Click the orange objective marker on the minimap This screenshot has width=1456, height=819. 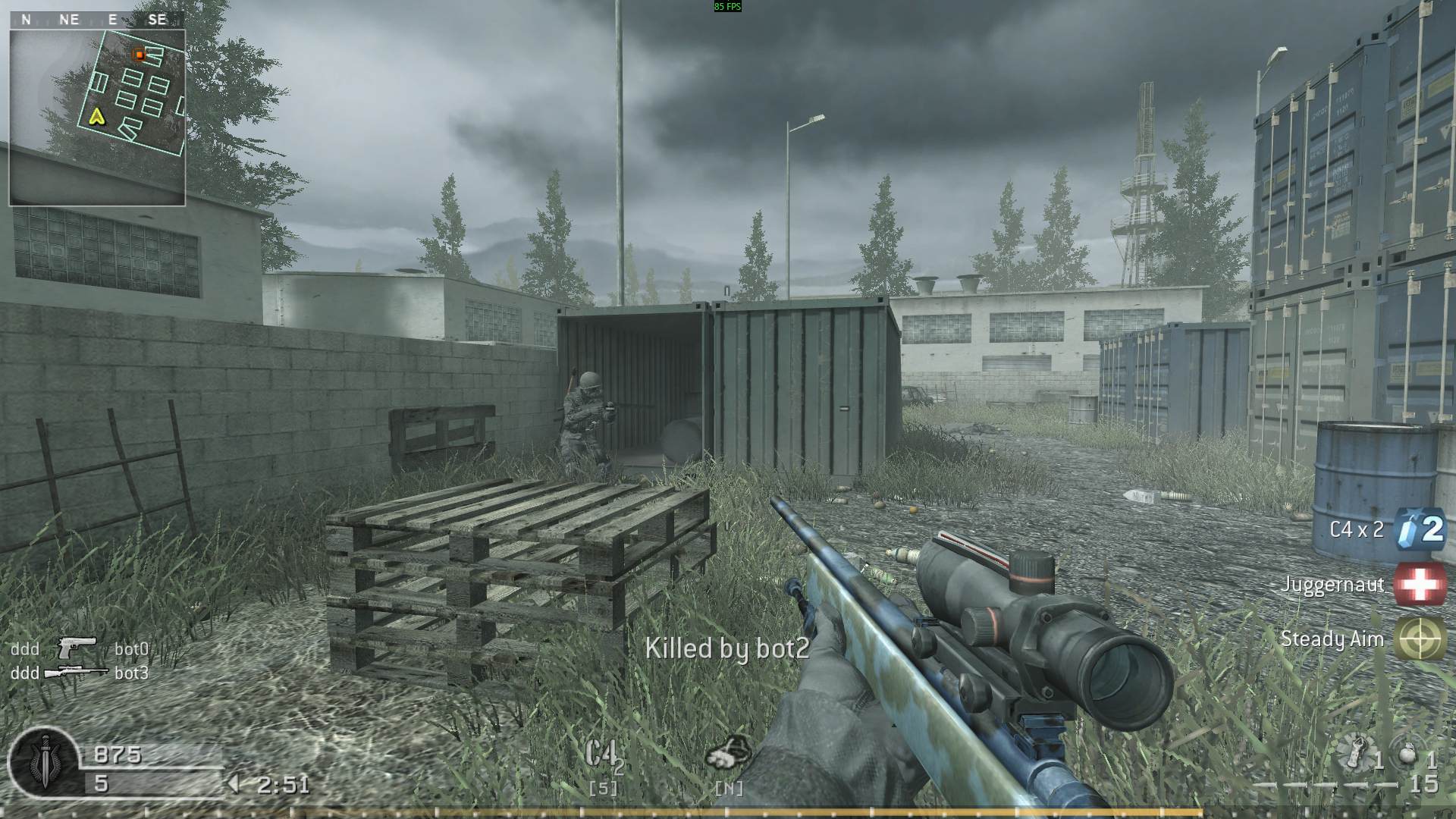click(139, 55)
